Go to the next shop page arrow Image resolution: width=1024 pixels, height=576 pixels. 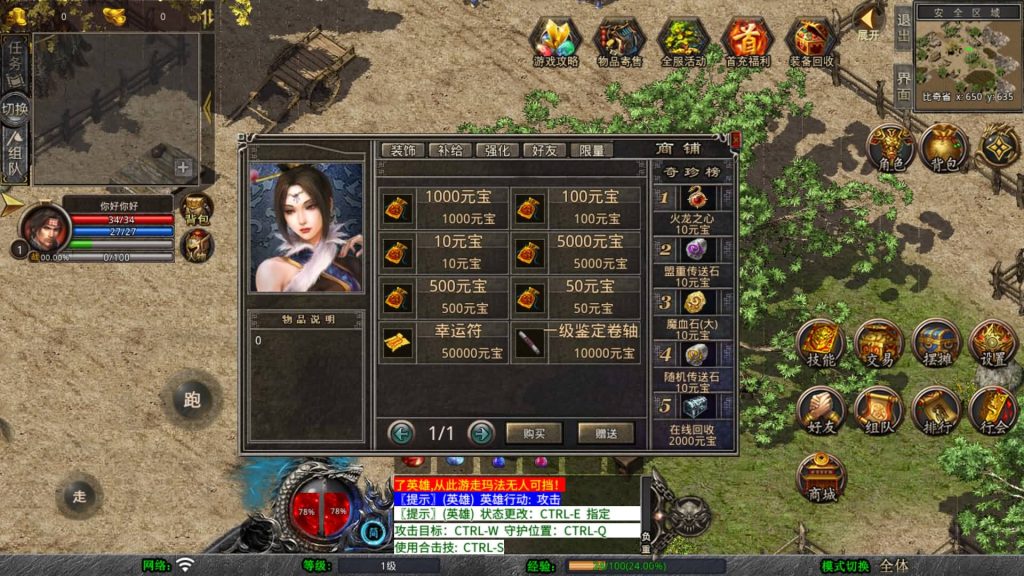pyautogui.click(x=481, y=433)
